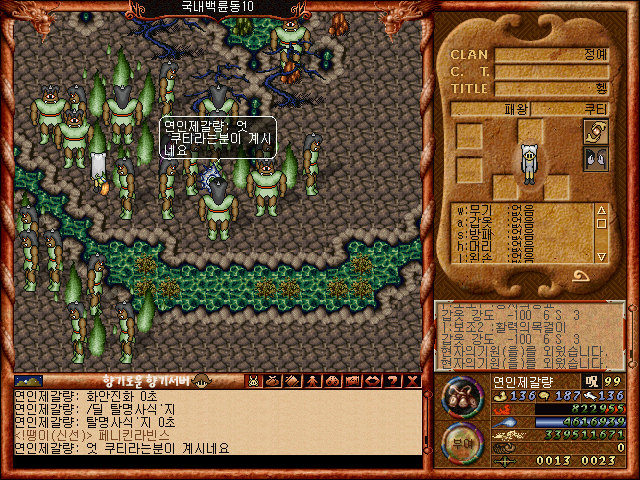Click the TITLE field in the character panel

click(559, 87)
